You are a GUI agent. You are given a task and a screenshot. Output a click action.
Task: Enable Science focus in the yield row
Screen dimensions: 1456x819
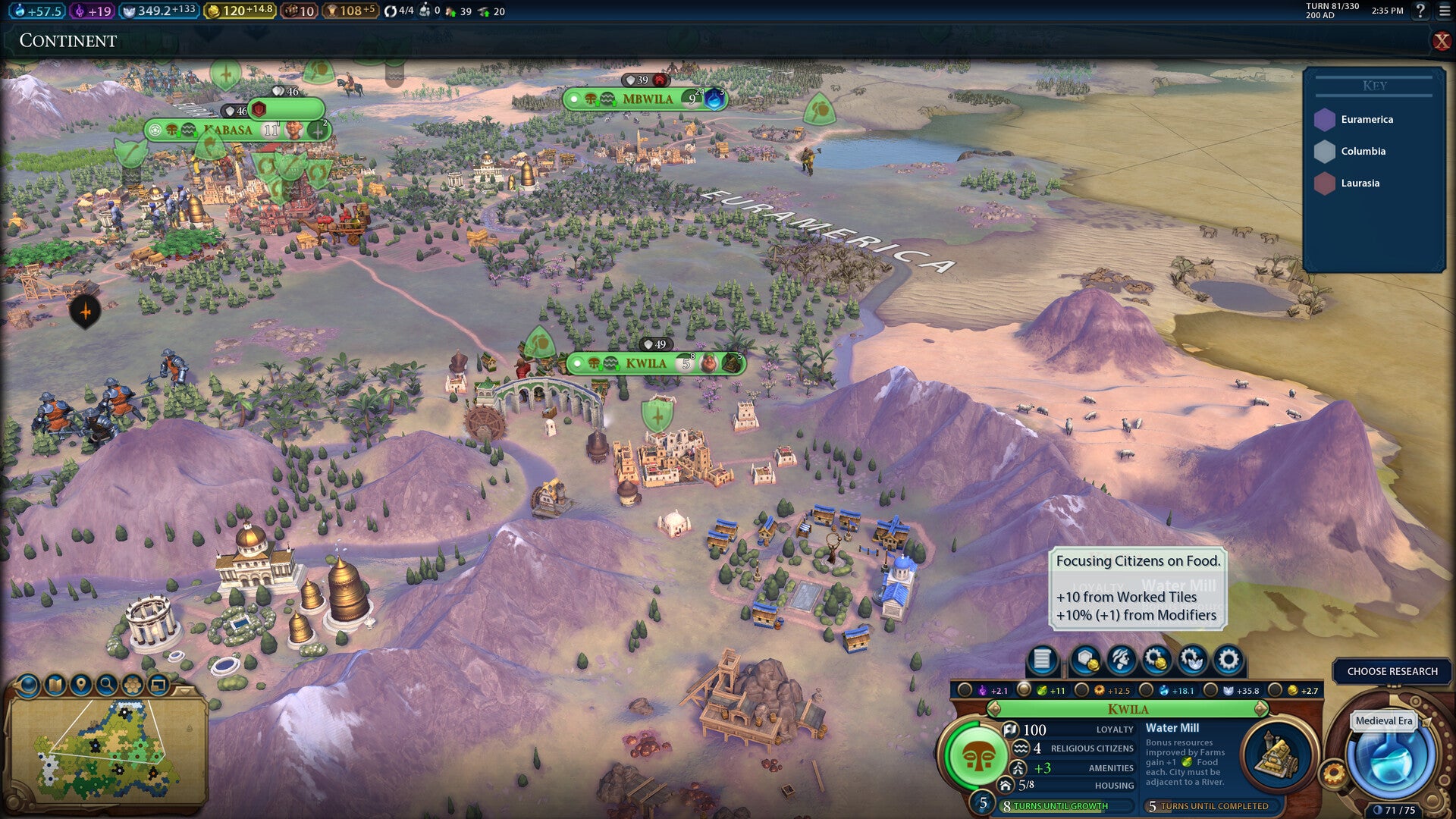pos(1146,691)
